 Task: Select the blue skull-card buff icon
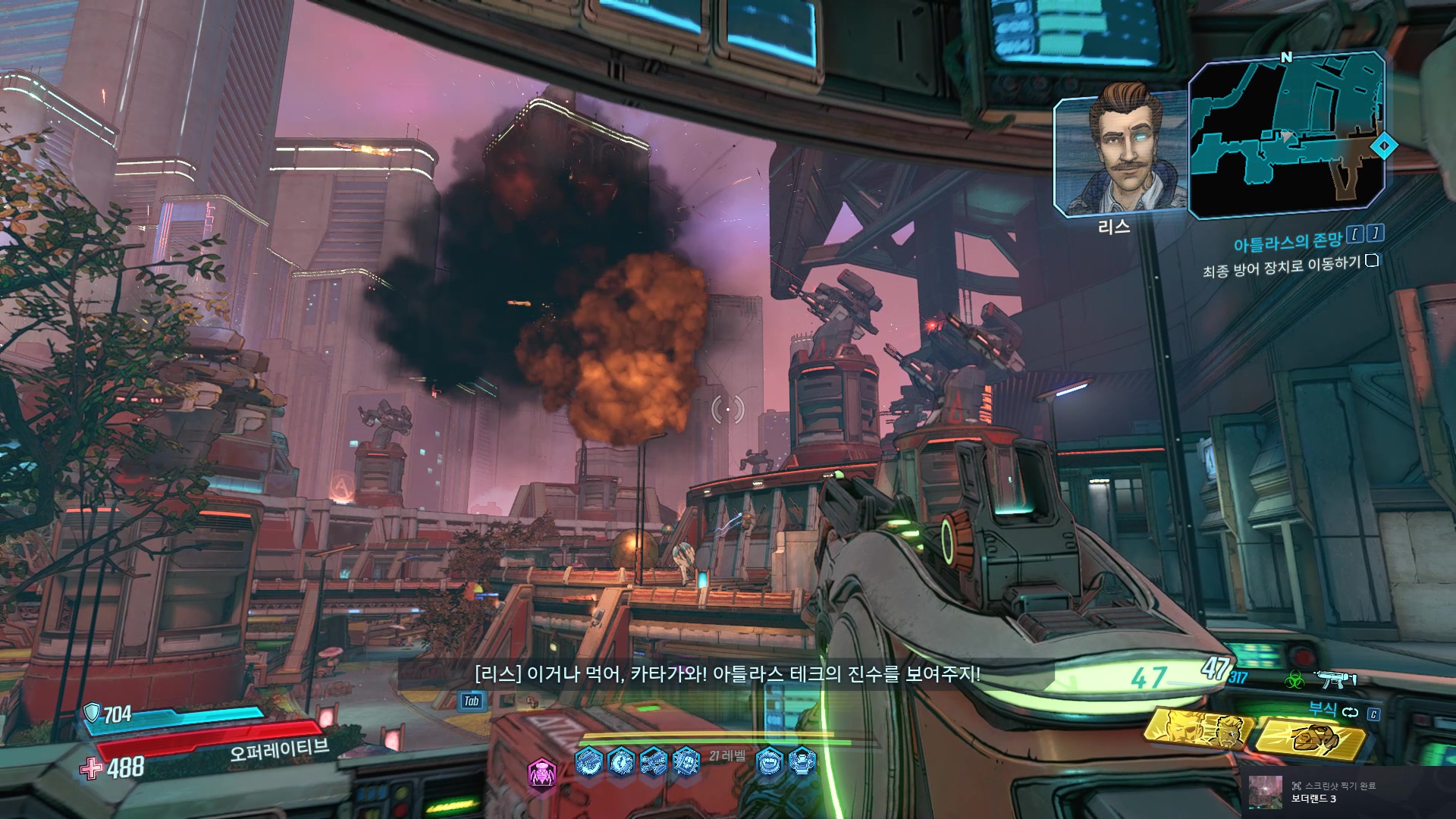(686, 760)
